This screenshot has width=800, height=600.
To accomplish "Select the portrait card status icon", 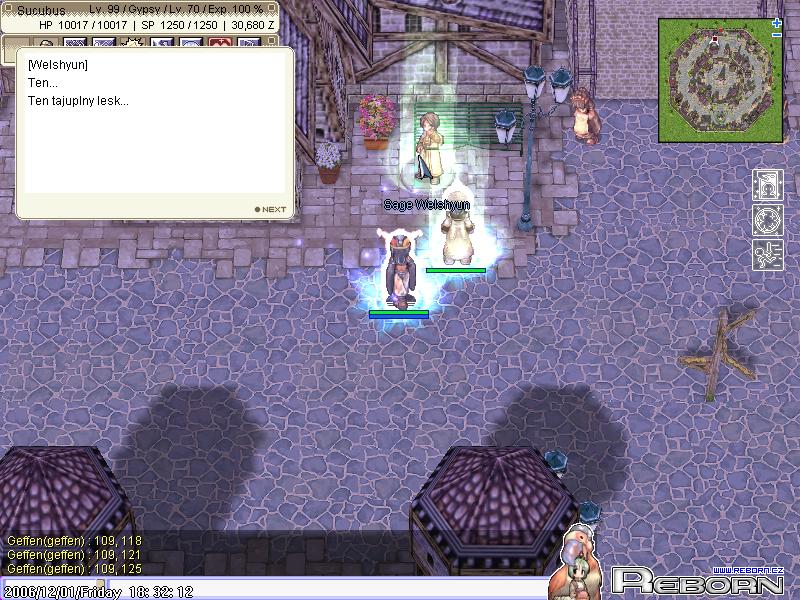I will click(x=766, y=185).
